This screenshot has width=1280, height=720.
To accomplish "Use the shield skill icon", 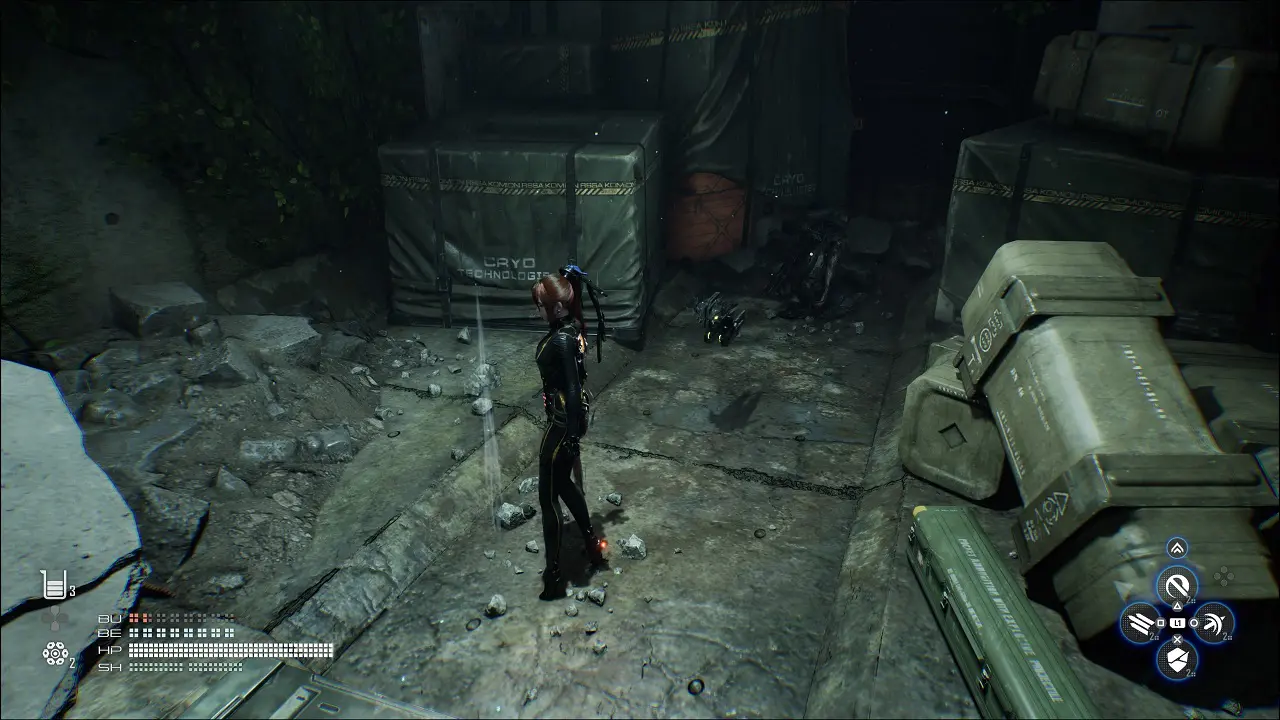I will pos(1177,658).
